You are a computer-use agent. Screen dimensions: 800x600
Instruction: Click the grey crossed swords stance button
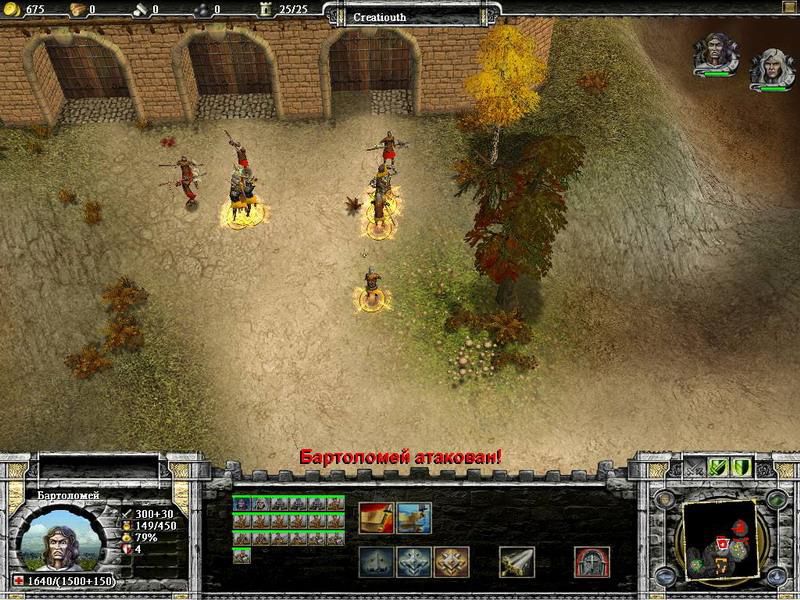click(x=693, y=467)
